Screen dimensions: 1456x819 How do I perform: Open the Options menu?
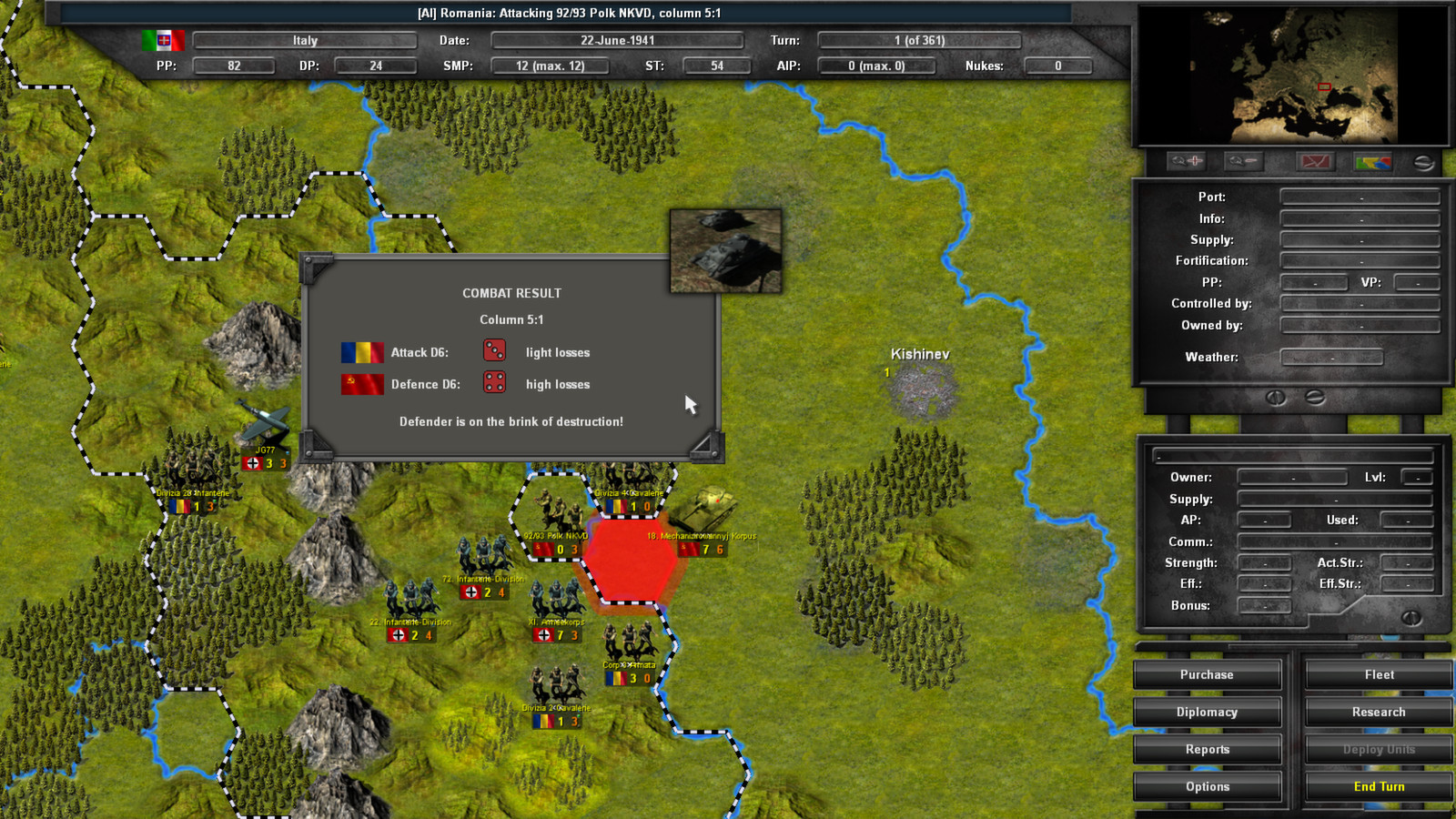coord(1207,786)
